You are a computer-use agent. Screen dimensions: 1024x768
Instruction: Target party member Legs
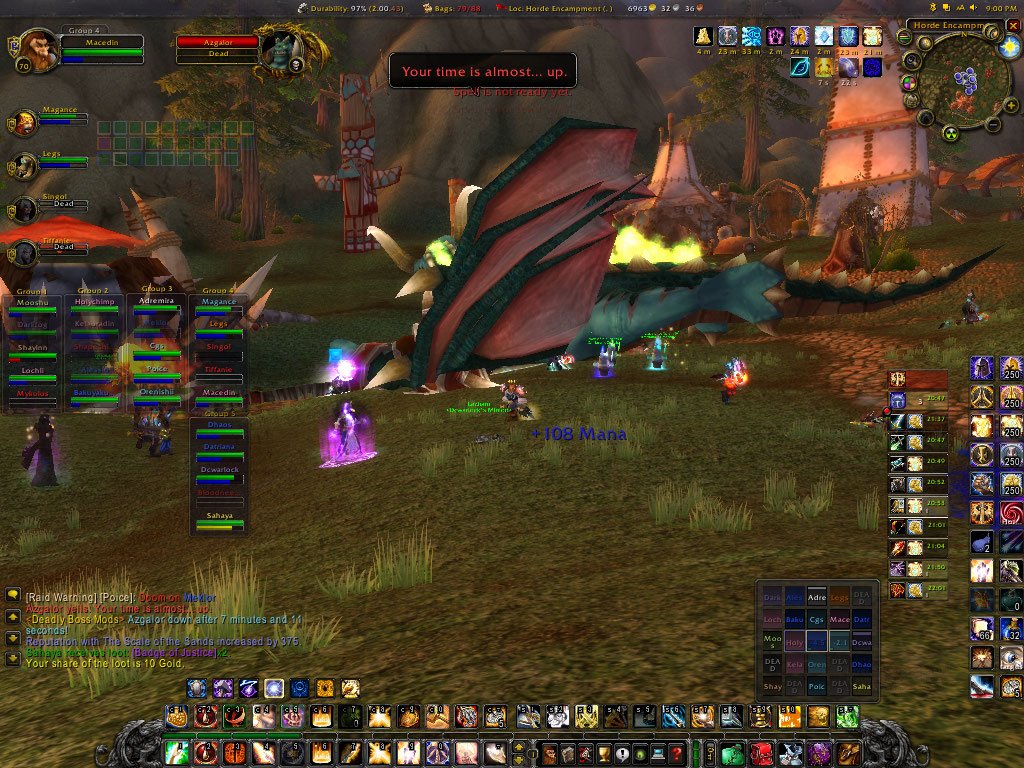(25, 166)
